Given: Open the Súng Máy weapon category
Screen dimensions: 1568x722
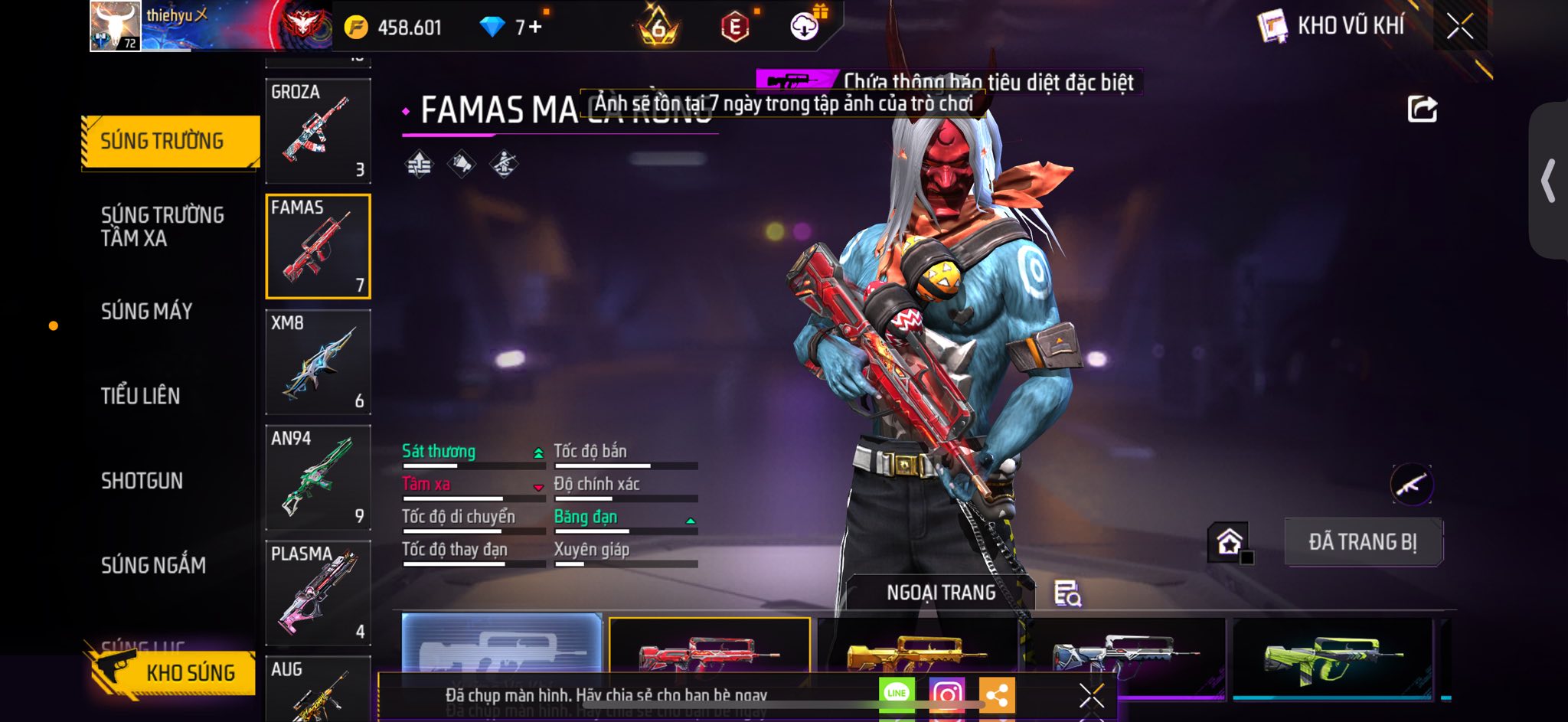Looking at the screenshot, I should coord(147,311).
